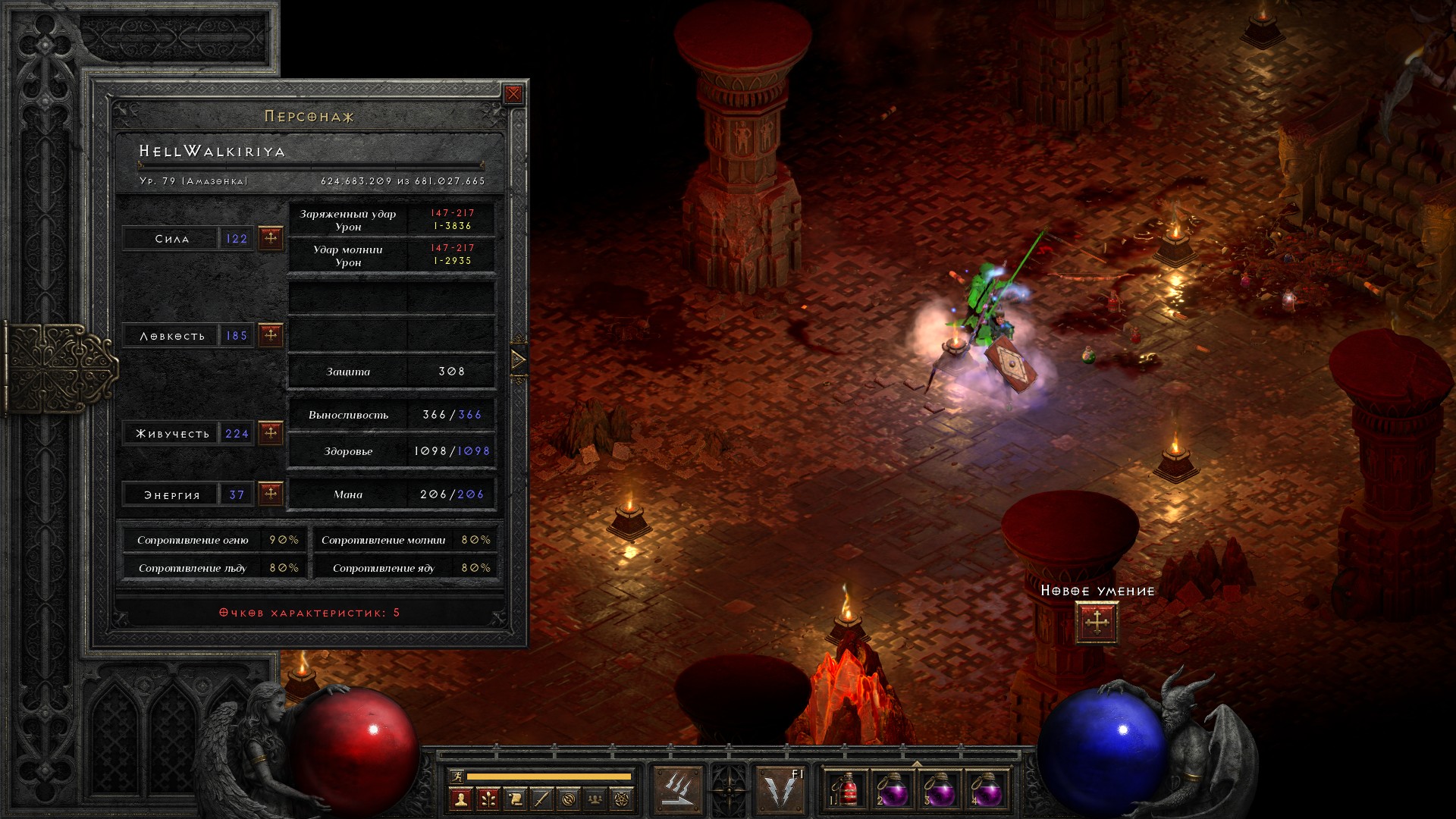
Task: Open the party icon with three figures
Action: 596,799
